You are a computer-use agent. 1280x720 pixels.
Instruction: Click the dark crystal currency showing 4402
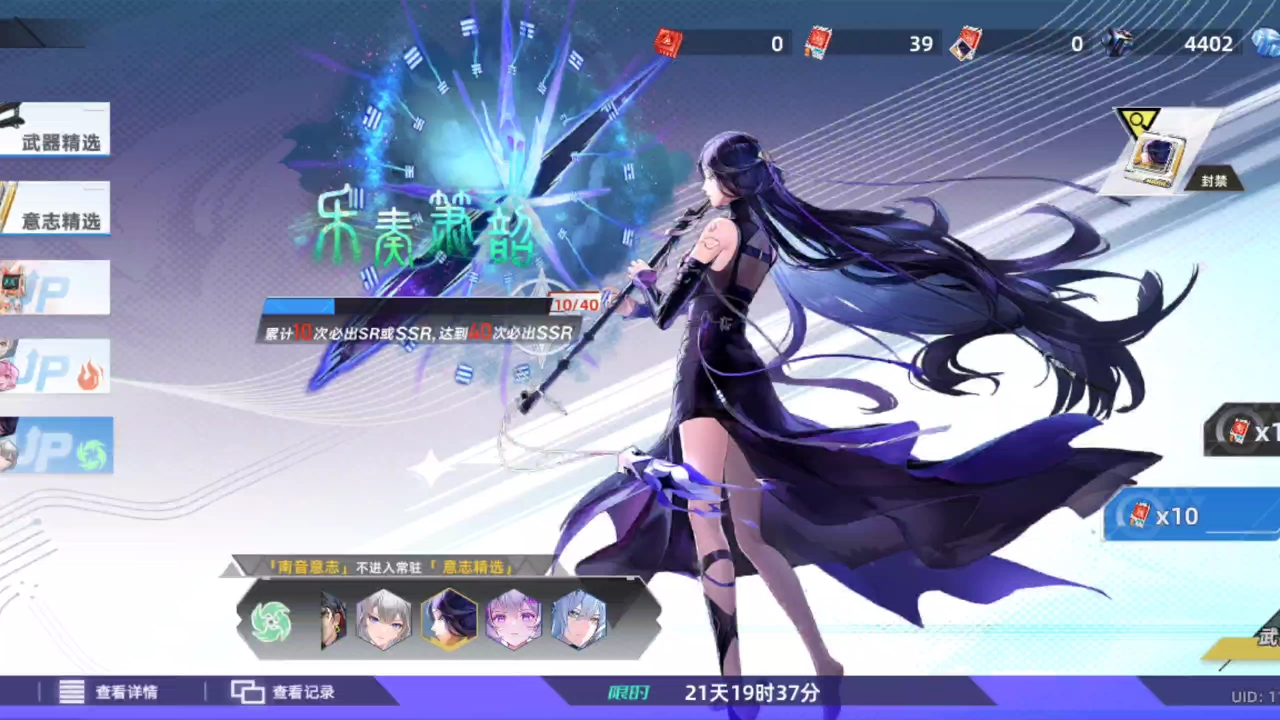[x=1118, y=43]
